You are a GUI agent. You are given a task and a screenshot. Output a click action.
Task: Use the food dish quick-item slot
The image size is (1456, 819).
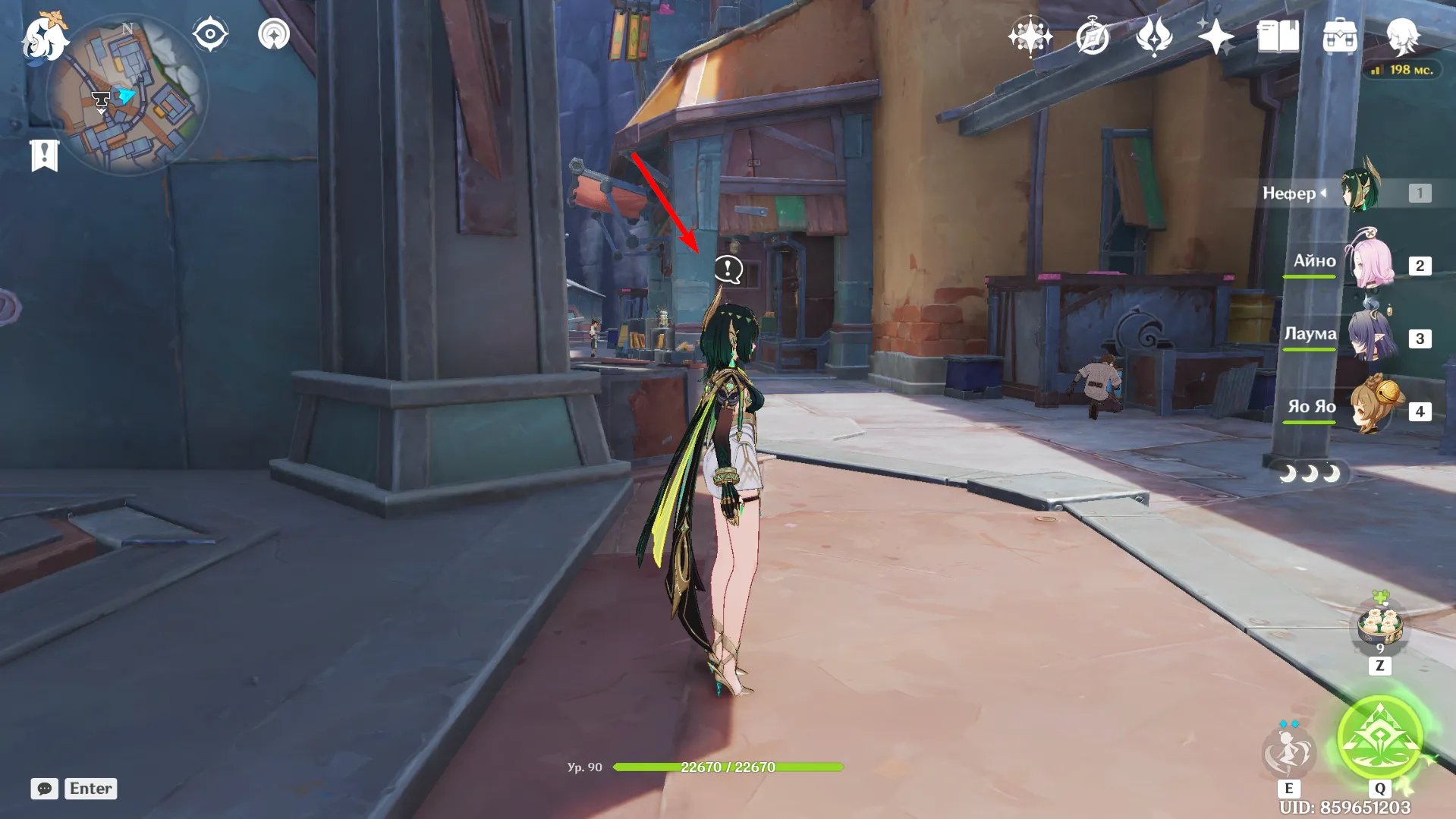(1379, 627)
